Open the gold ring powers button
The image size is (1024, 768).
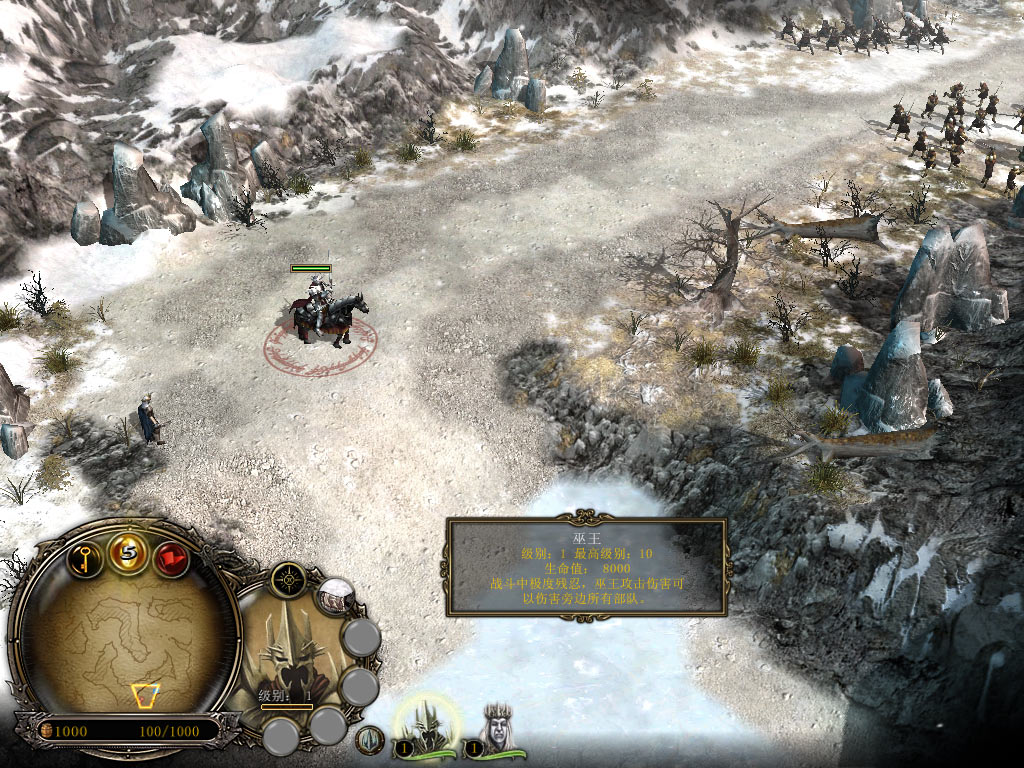[129, 553]
